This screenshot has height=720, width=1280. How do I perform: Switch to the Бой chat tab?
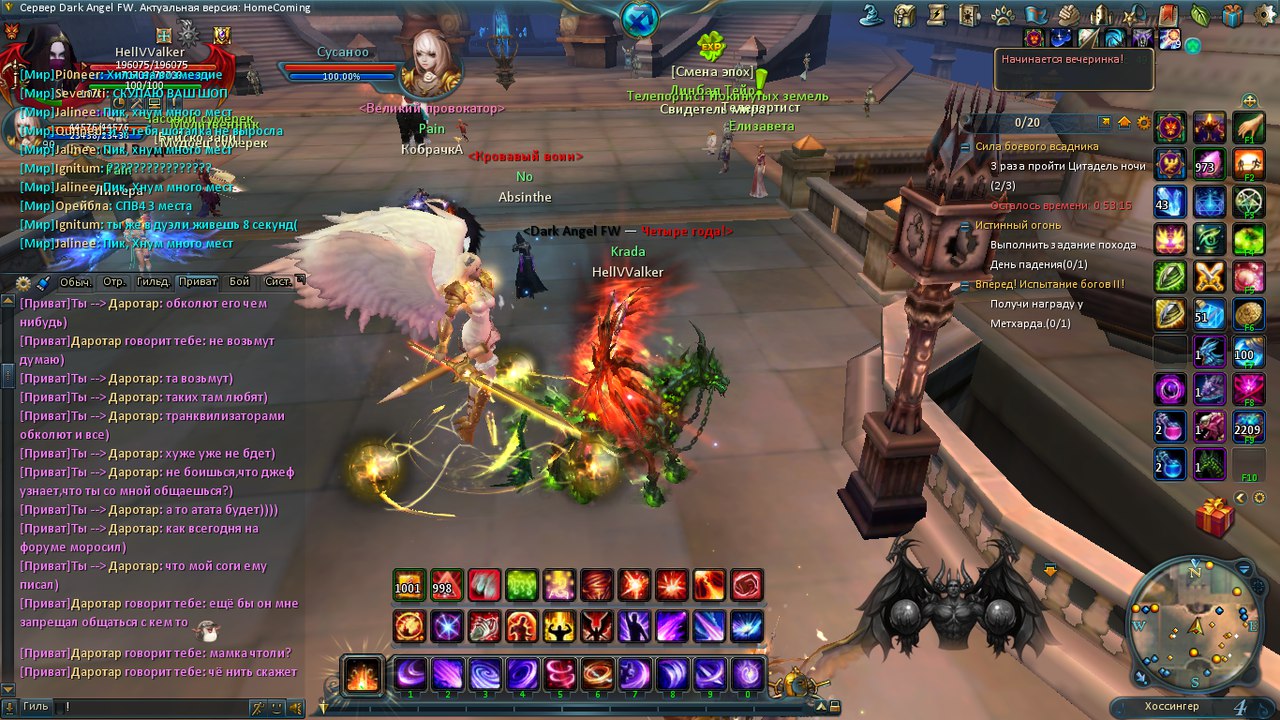tap(239, 282)
